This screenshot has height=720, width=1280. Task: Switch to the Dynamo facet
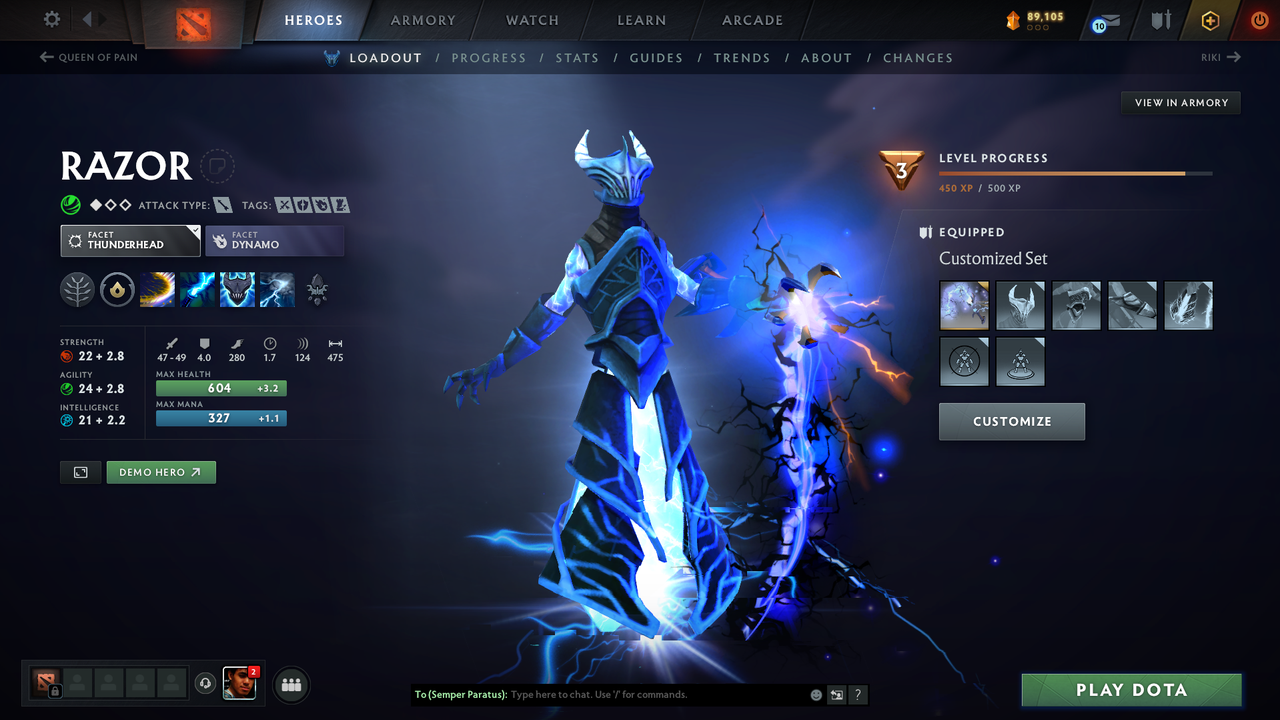point(275,240)
